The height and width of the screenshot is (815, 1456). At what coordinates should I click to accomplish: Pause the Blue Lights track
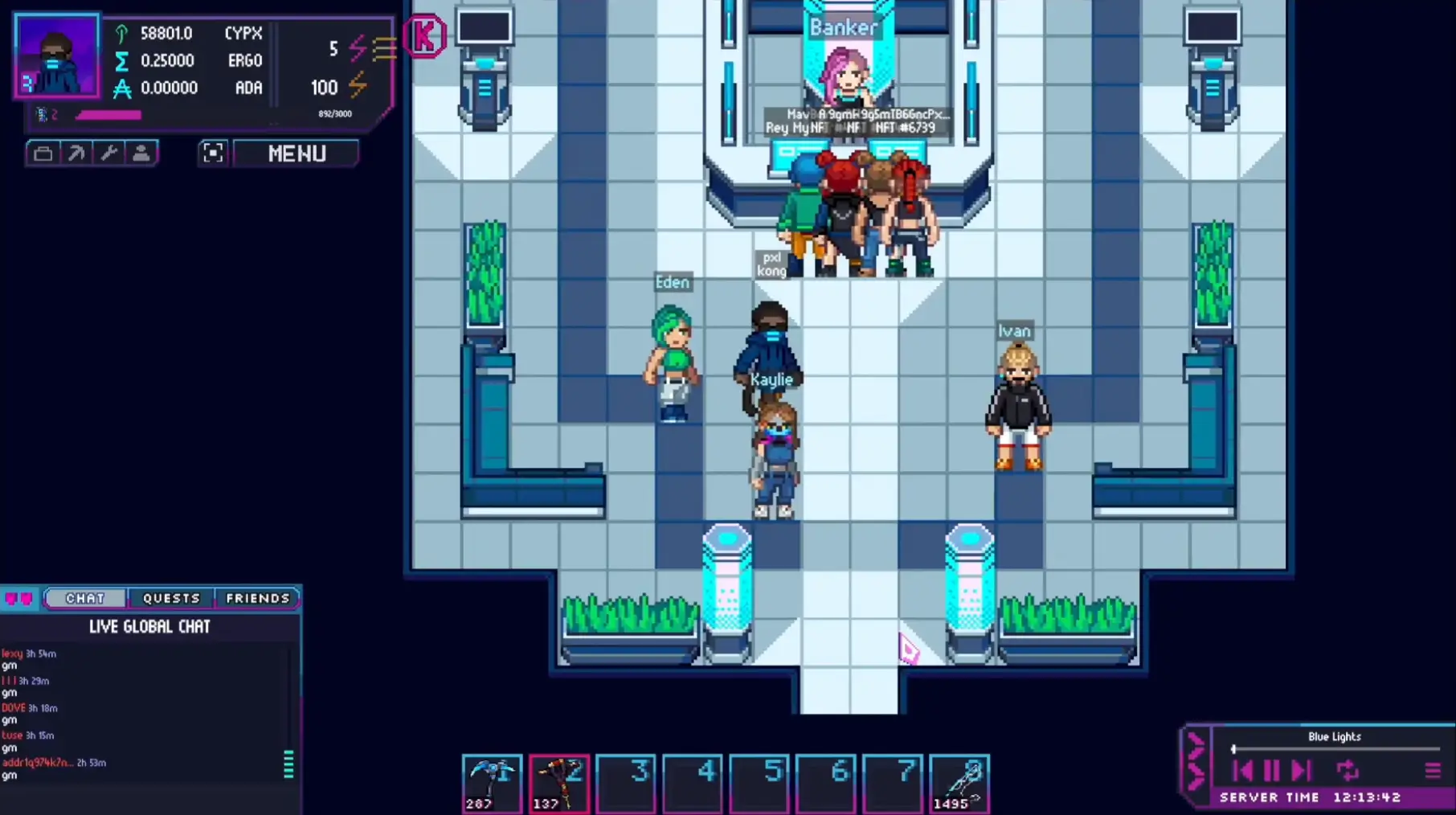pos(1272,770)
